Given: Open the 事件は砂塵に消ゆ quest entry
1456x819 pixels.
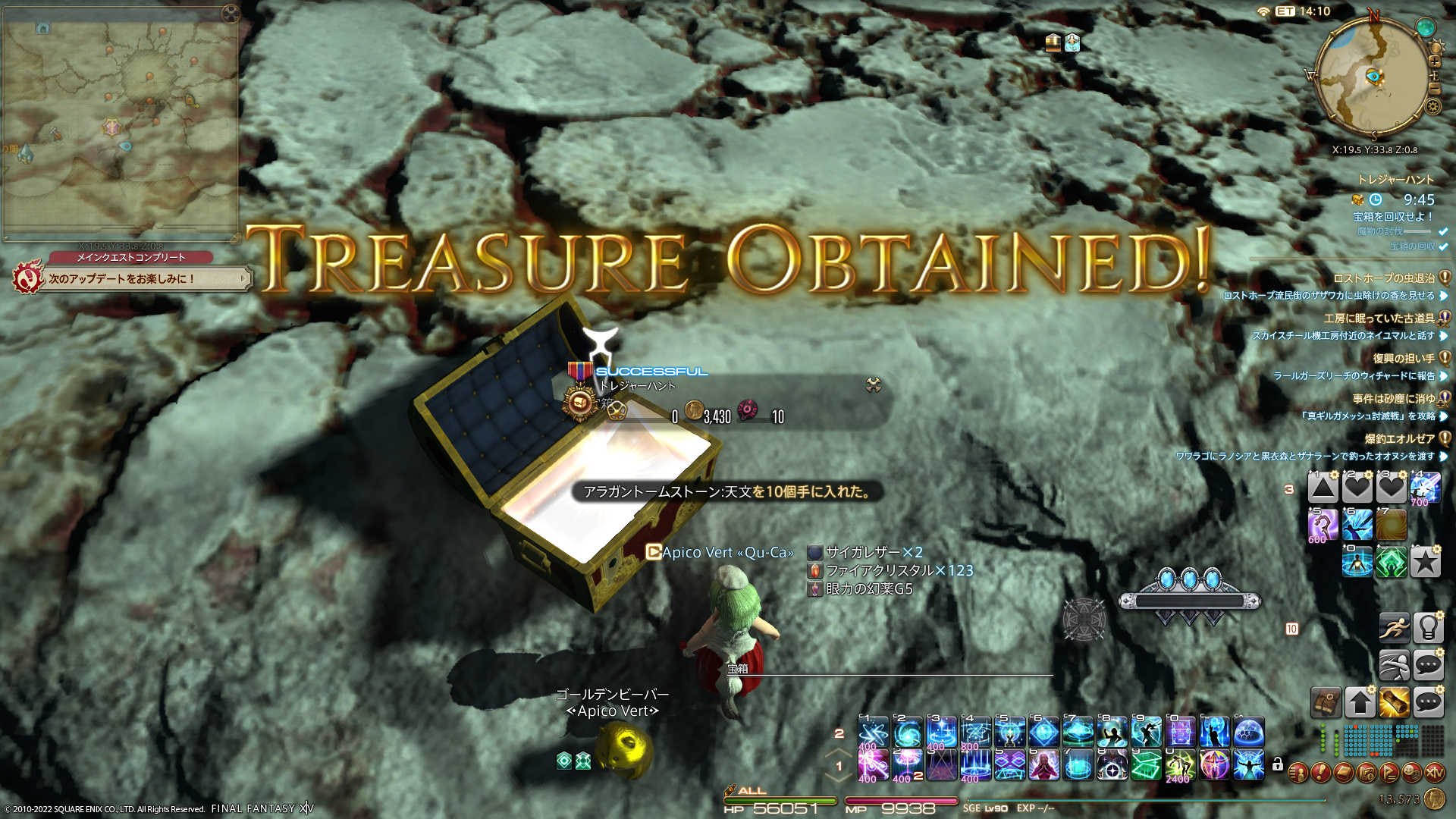Looking at the screenshot, I should (x=1393, y=398).
